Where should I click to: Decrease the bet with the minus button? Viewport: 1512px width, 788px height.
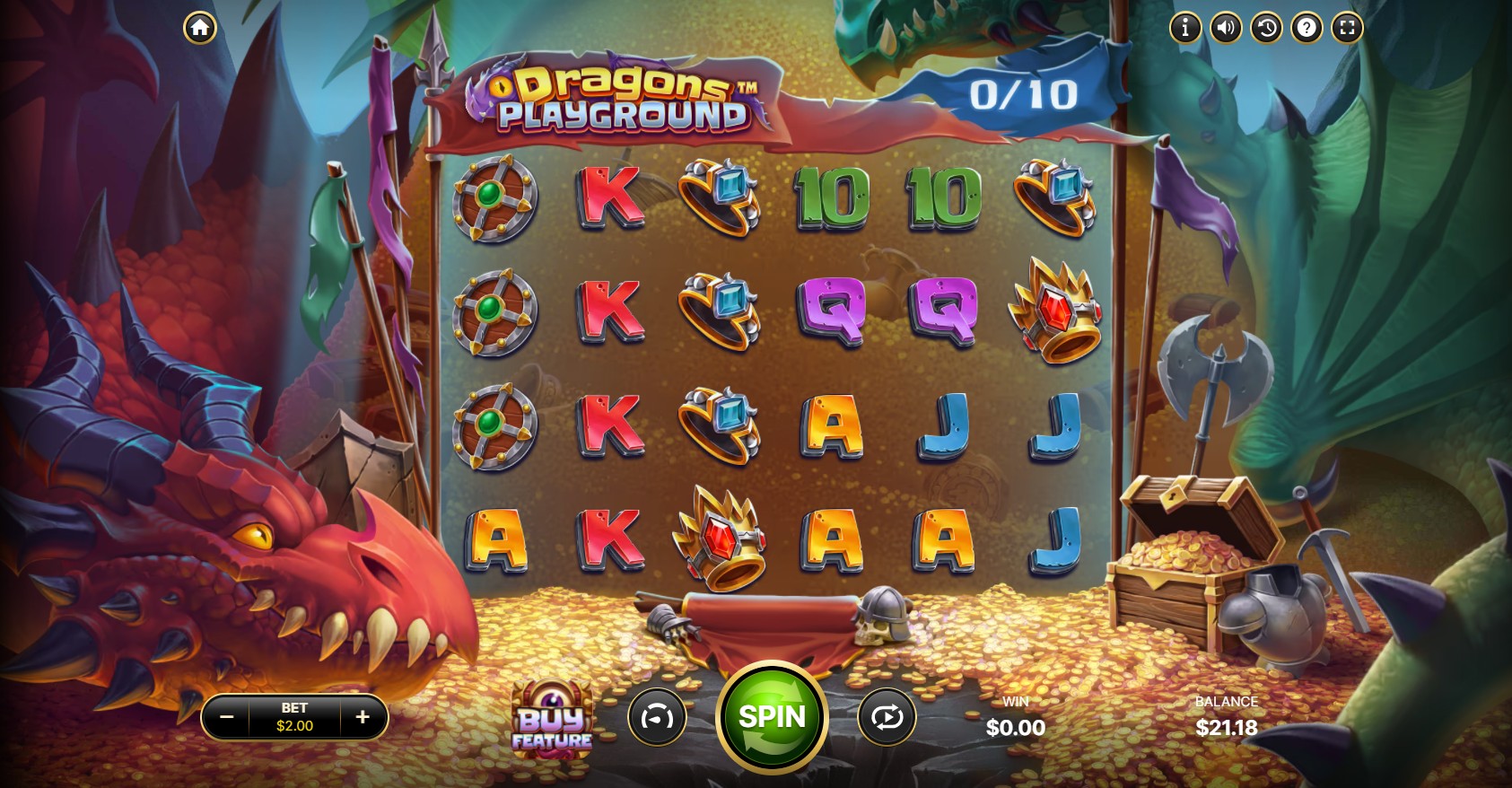[227, 717]
